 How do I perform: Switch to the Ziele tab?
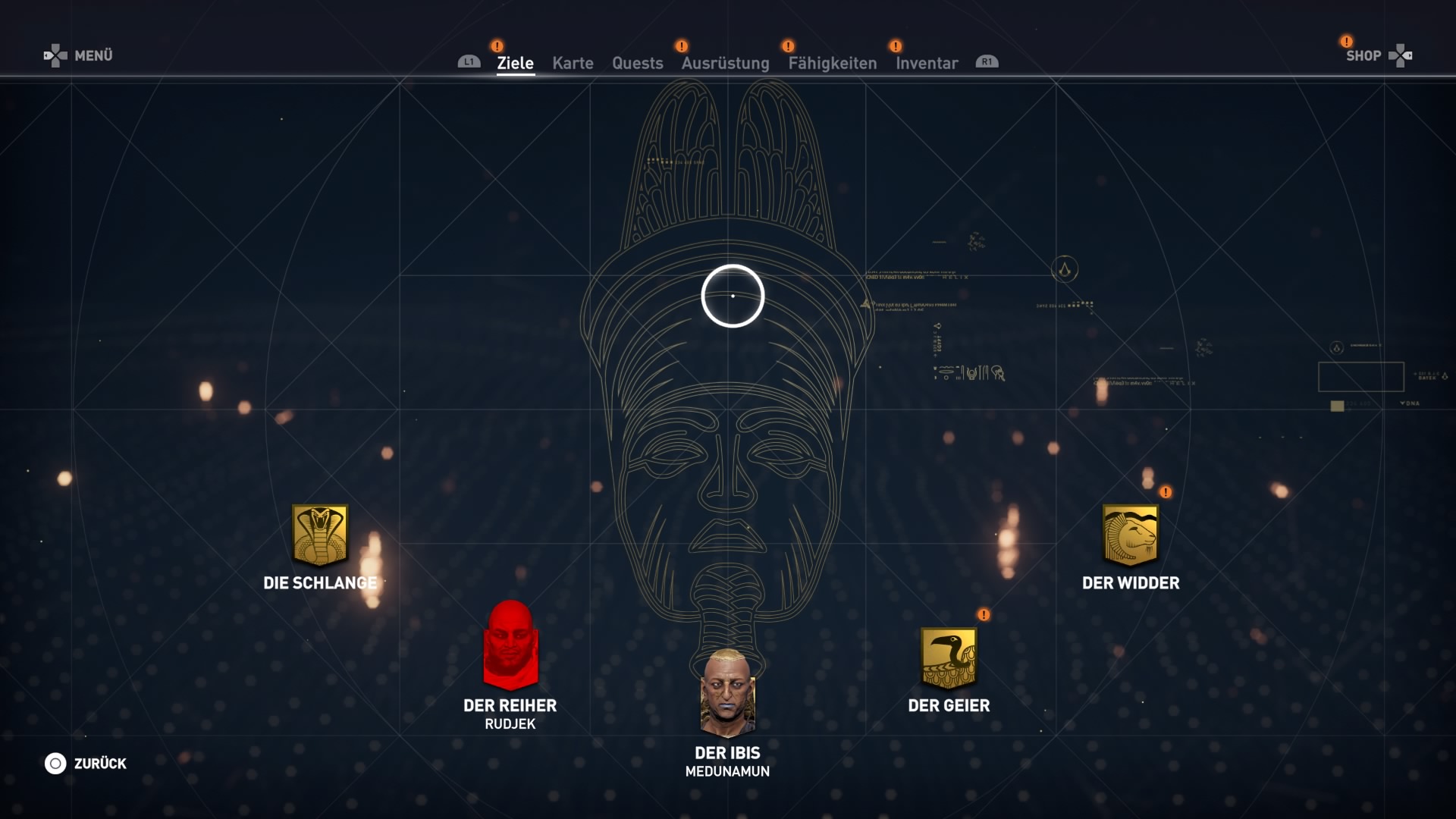(x=515, y=63)
